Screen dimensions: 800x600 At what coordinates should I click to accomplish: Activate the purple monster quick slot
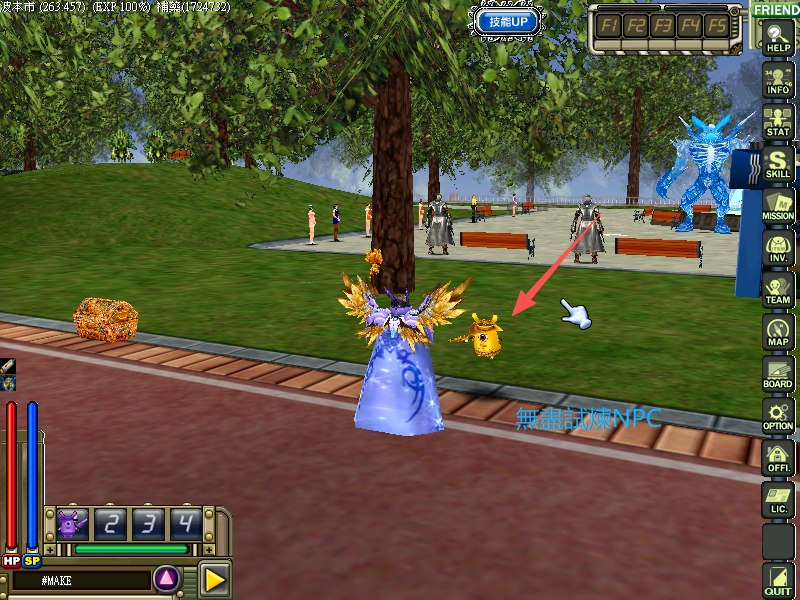72,522
